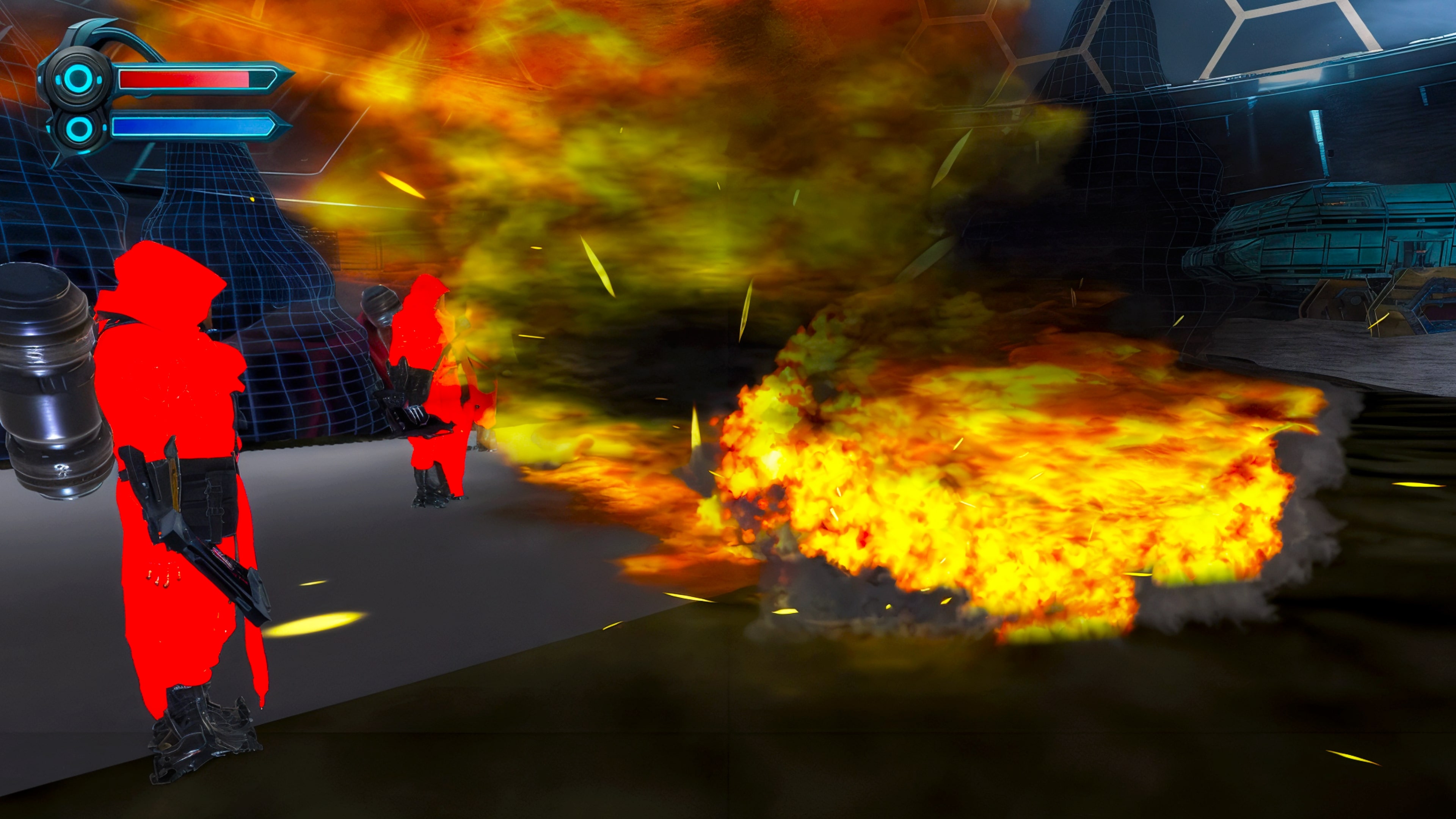Toggle the small cyan notch left of the gauge
Screen dimensions: 1456x819
click(39, 79)
